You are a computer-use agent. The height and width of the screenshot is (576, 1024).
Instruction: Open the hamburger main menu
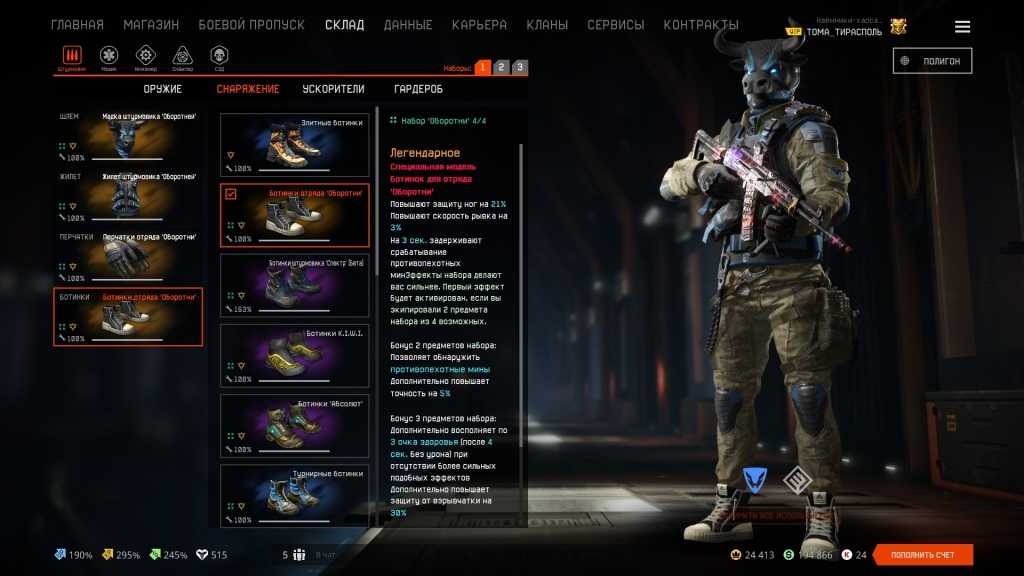(x=962, y=27)
